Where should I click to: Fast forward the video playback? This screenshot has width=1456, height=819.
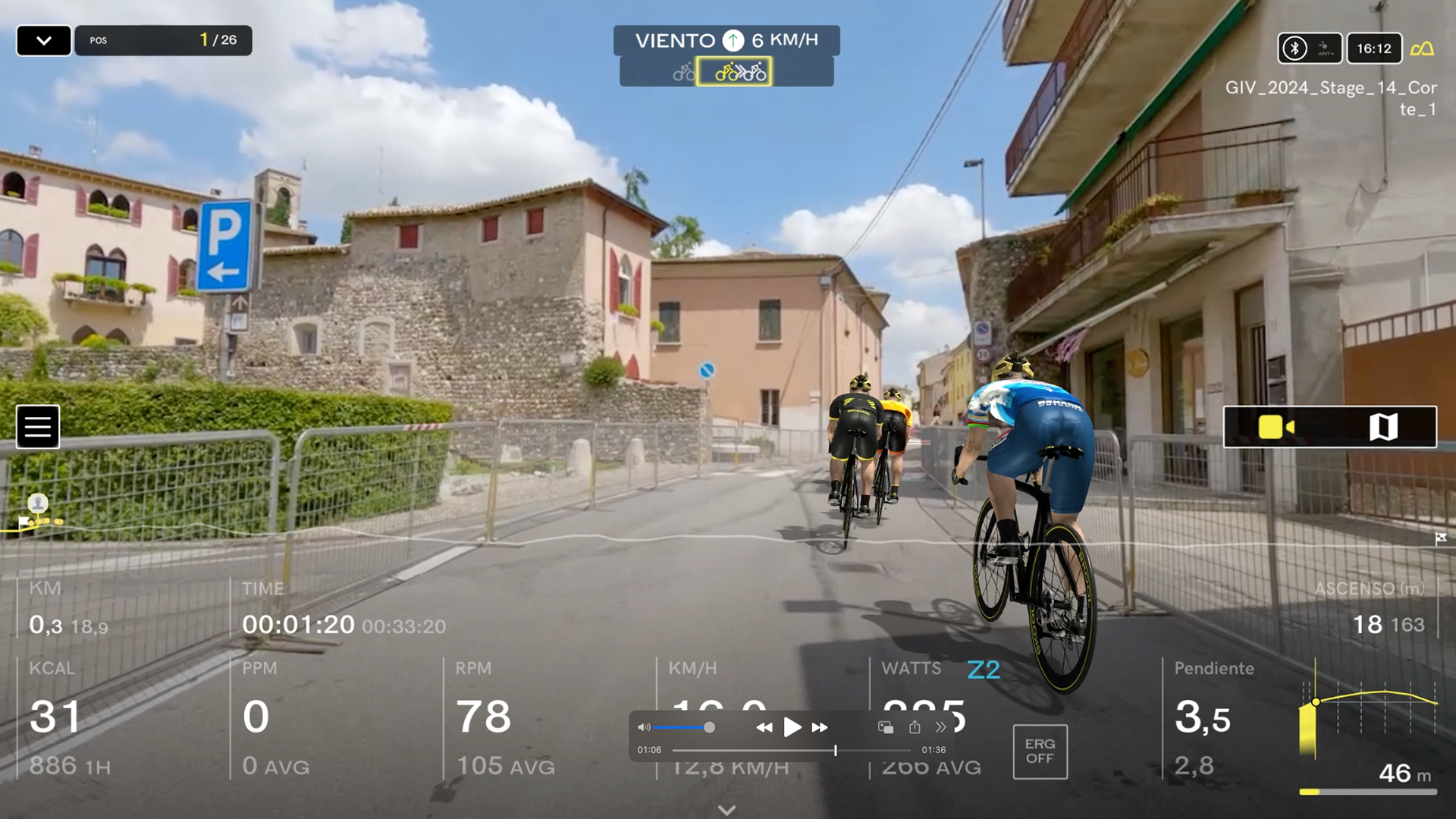pyautogui.click(x=820, y=727)
